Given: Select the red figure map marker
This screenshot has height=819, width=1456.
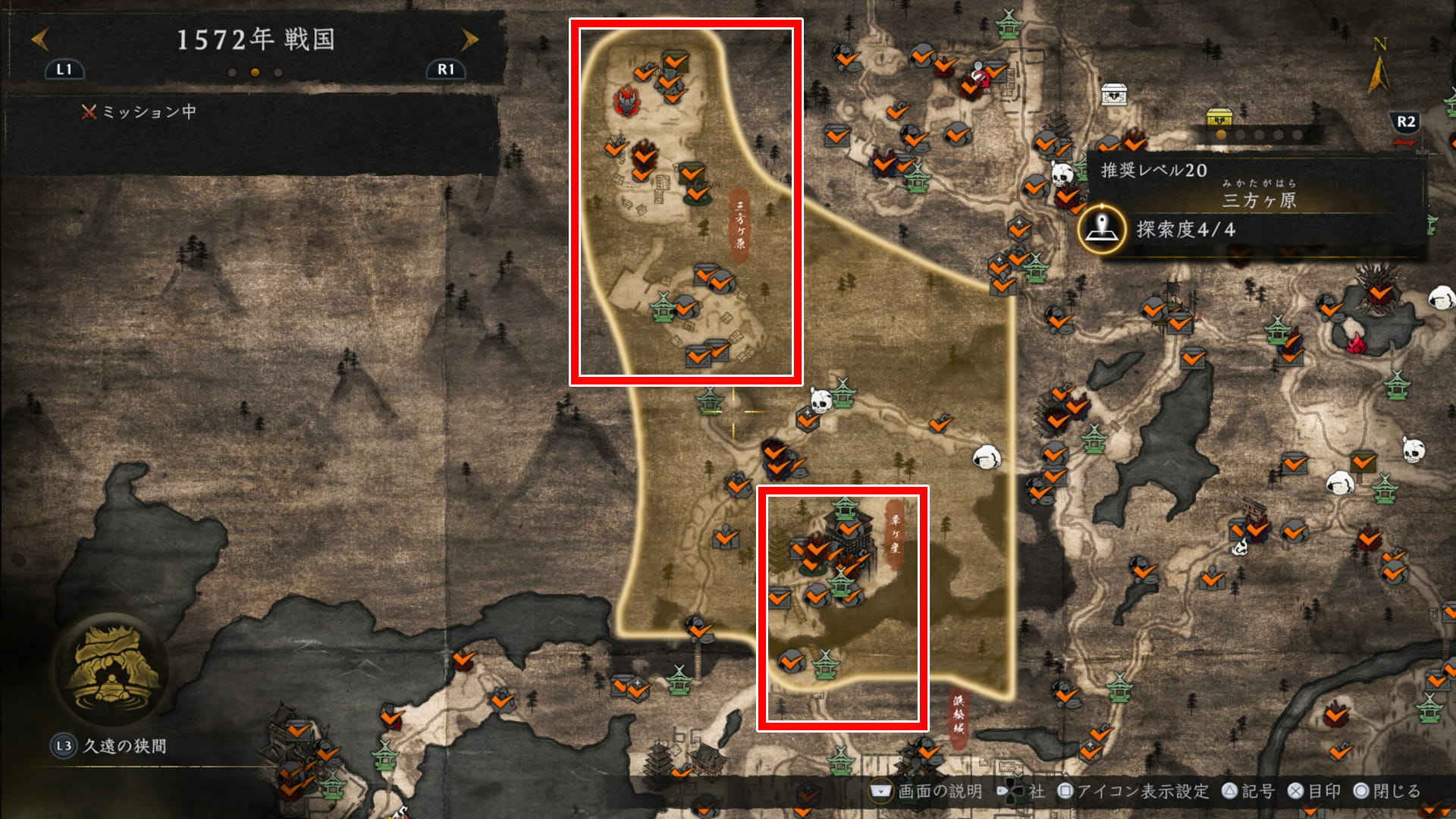Looking at the screenshot, I should click(x=981, y=77).
